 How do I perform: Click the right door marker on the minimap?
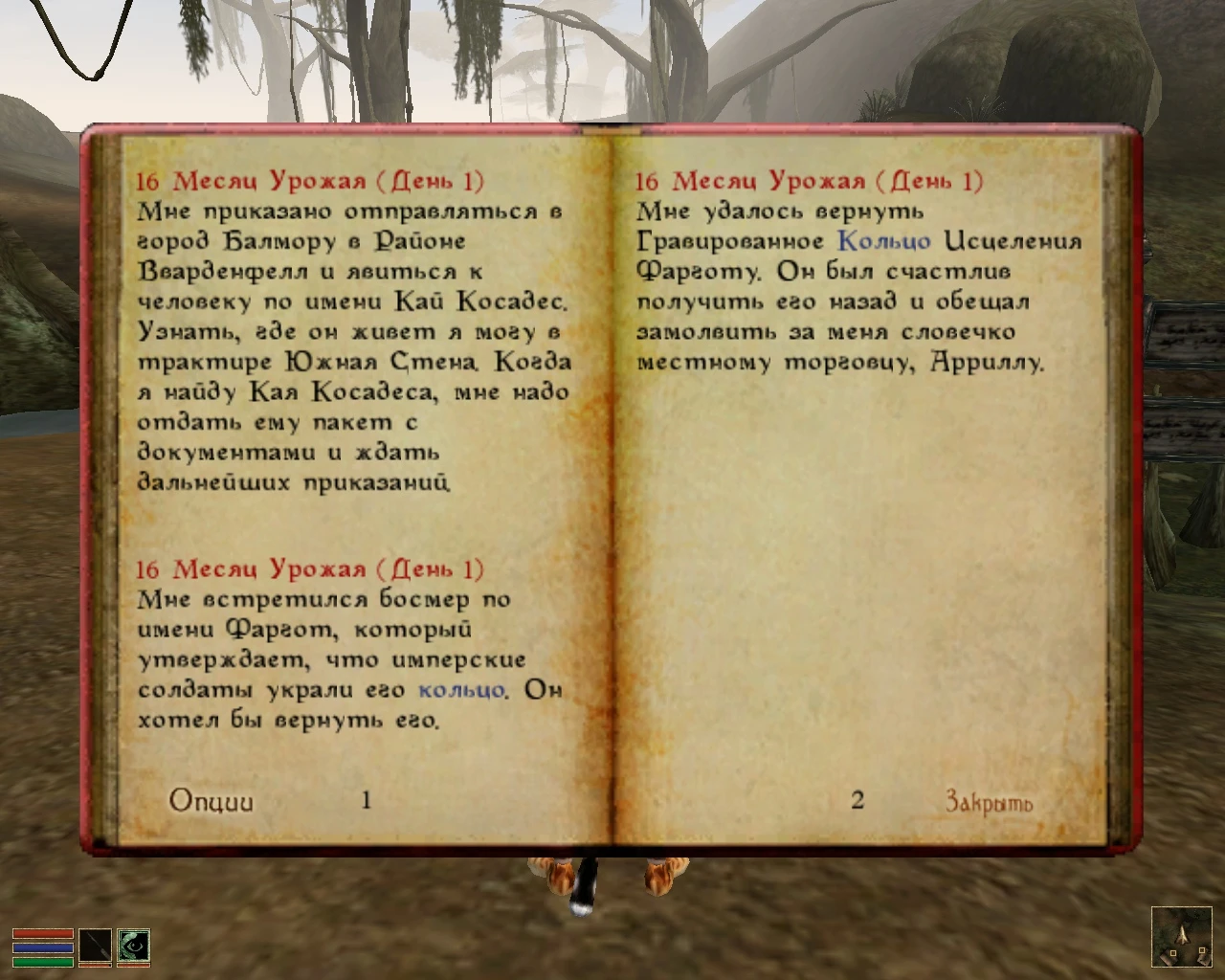(1202, 950)
